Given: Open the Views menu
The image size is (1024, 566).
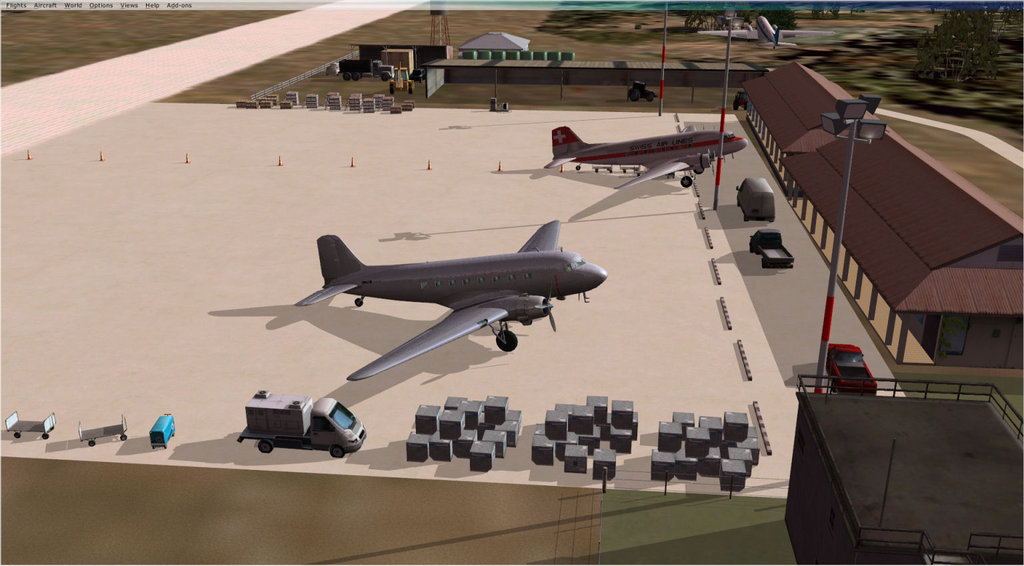Looking at the screenshot, I should 129,5.
